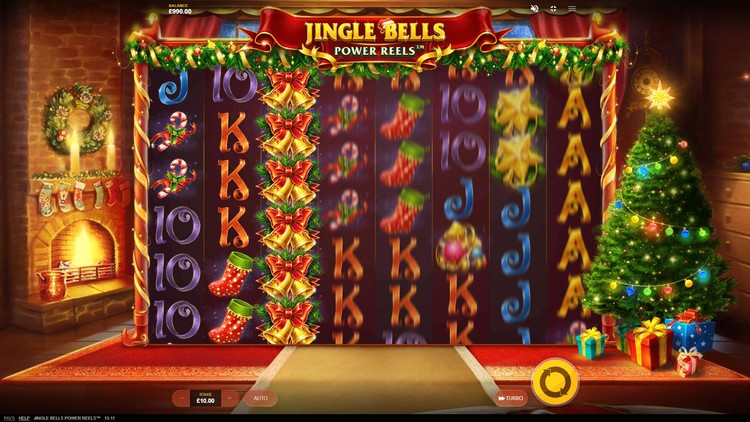Decrease the stake with the minus button
Viewport: 750px width, 422px height.
point(180,398)
